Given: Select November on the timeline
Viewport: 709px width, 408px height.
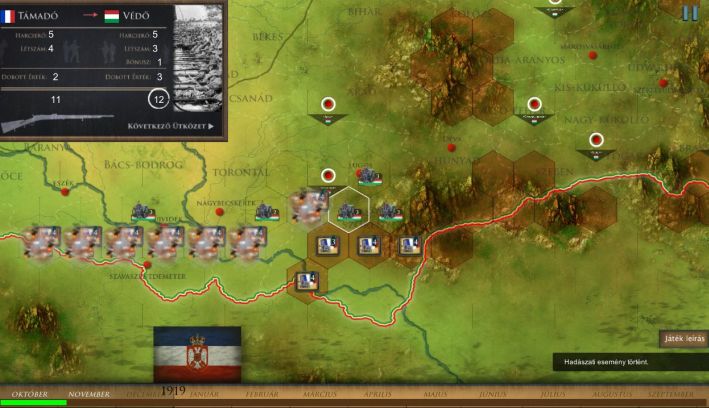Looking at the screenshot, I should pos(89,395).
